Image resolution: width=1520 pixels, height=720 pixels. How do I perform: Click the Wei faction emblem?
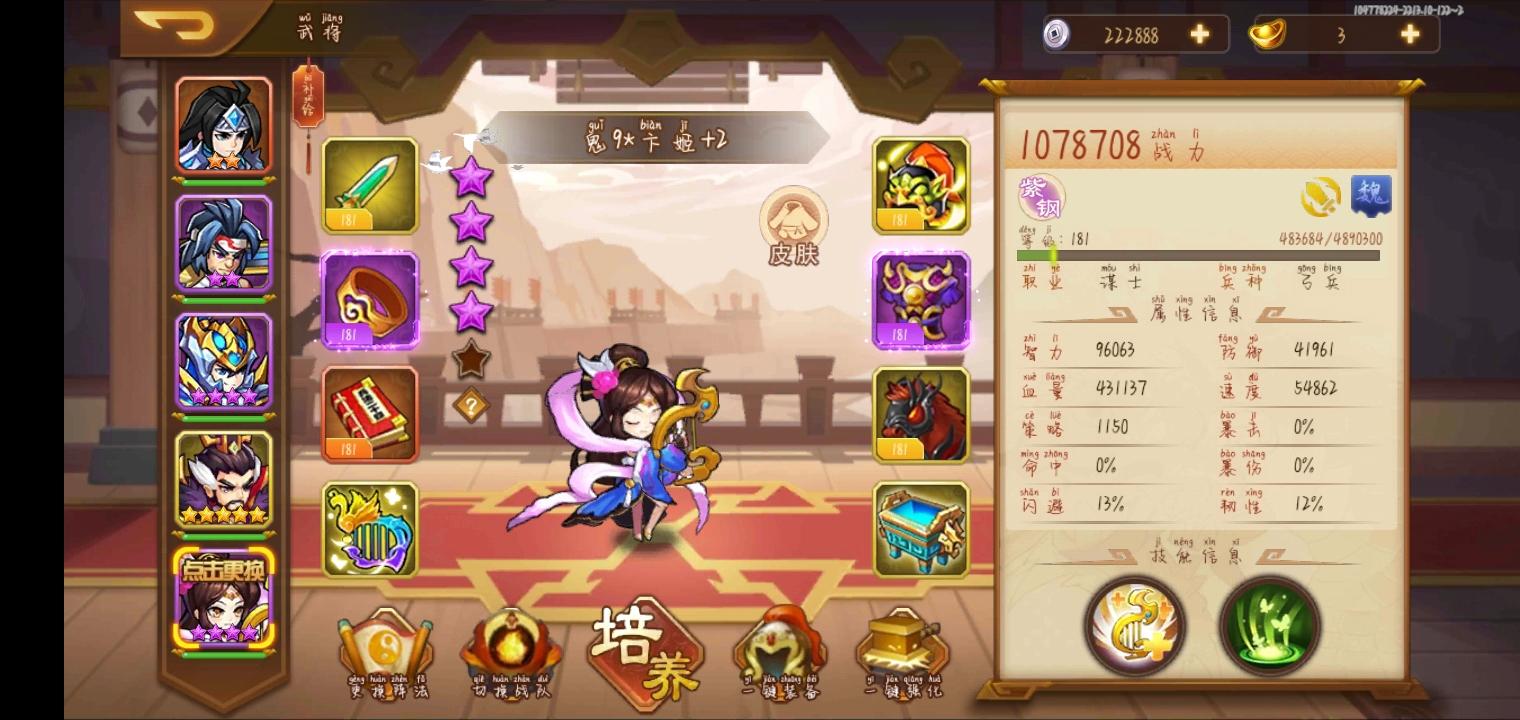pyautogui.click(x=1374, y=196)
